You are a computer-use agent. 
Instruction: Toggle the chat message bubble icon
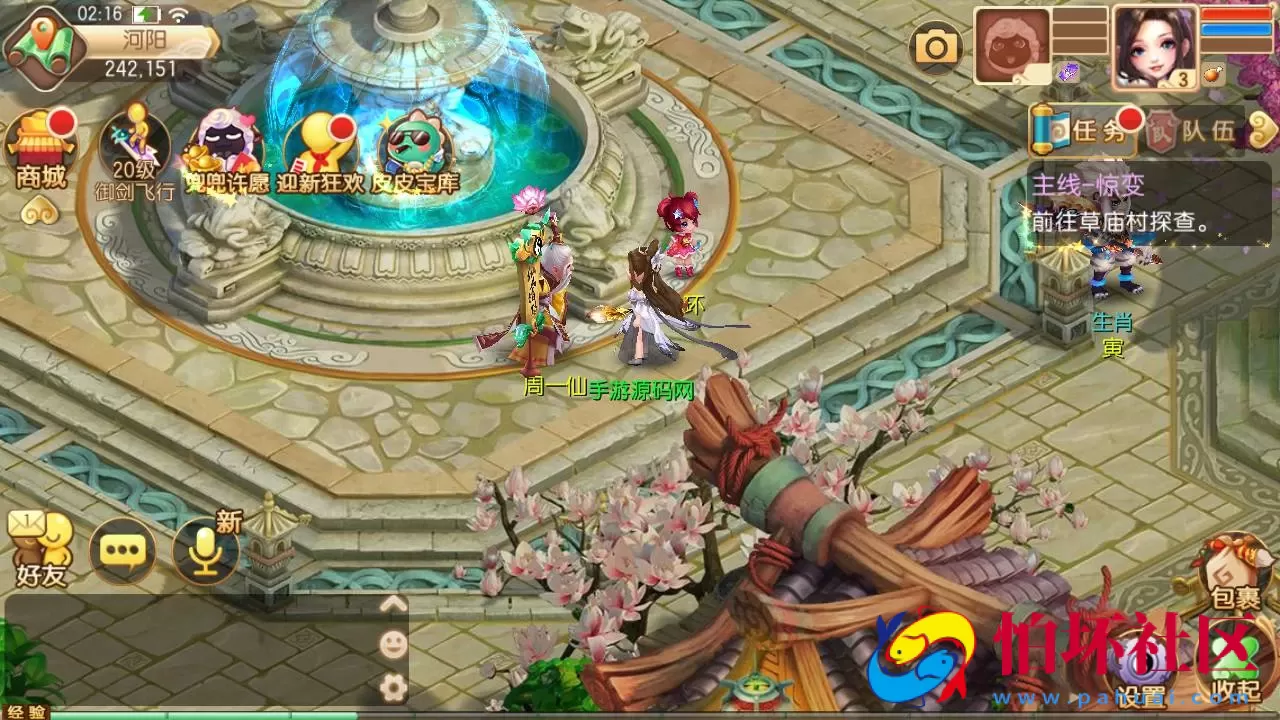(120, 550)
